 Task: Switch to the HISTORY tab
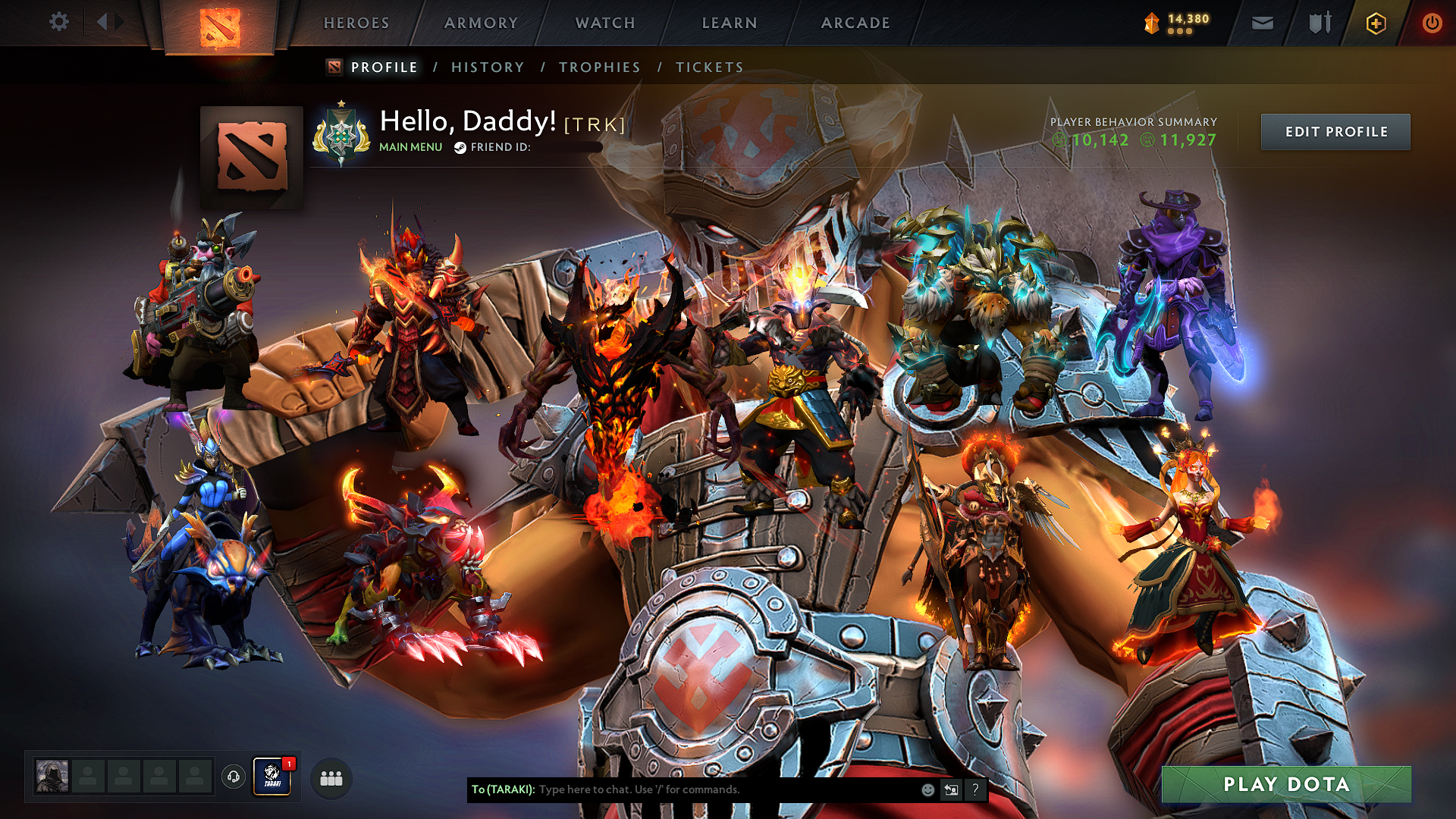(487, 67)
